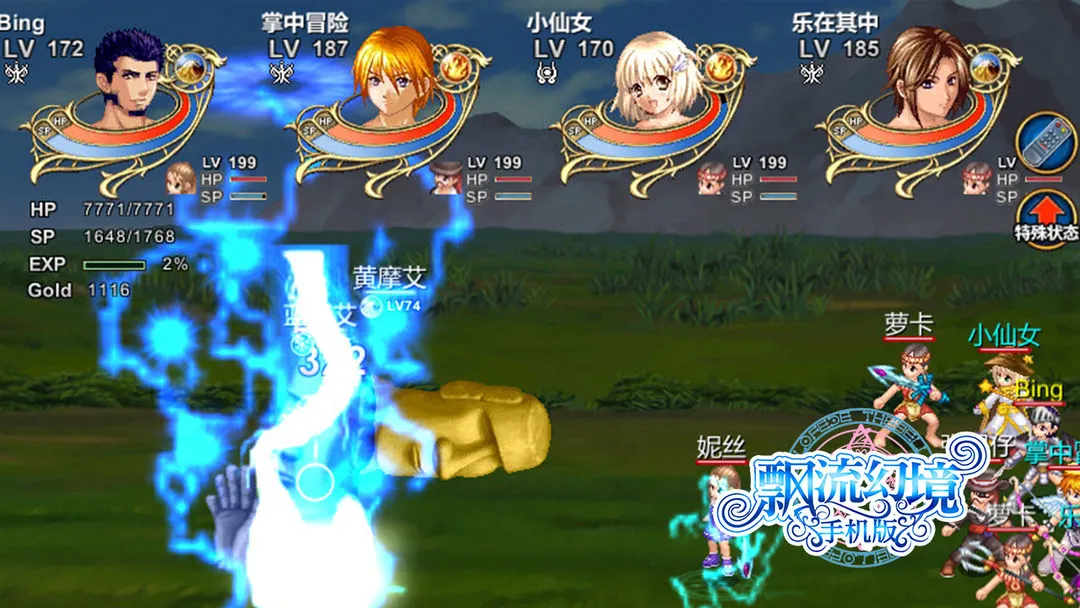
Task: Click the mountain element orb on 乐在其中
Action: point(985,68)
